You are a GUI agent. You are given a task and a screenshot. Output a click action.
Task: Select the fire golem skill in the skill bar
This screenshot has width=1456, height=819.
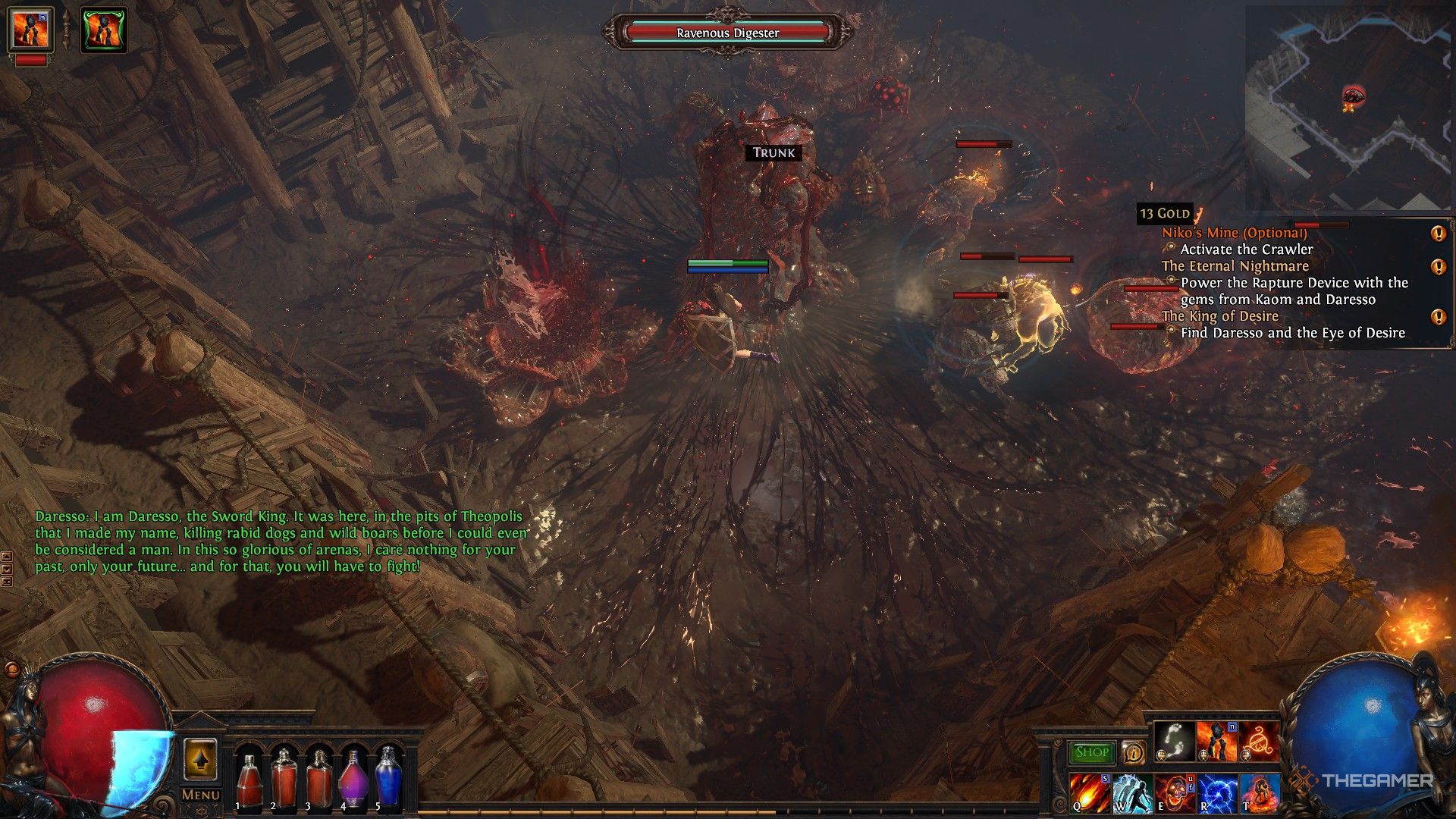1216,741
